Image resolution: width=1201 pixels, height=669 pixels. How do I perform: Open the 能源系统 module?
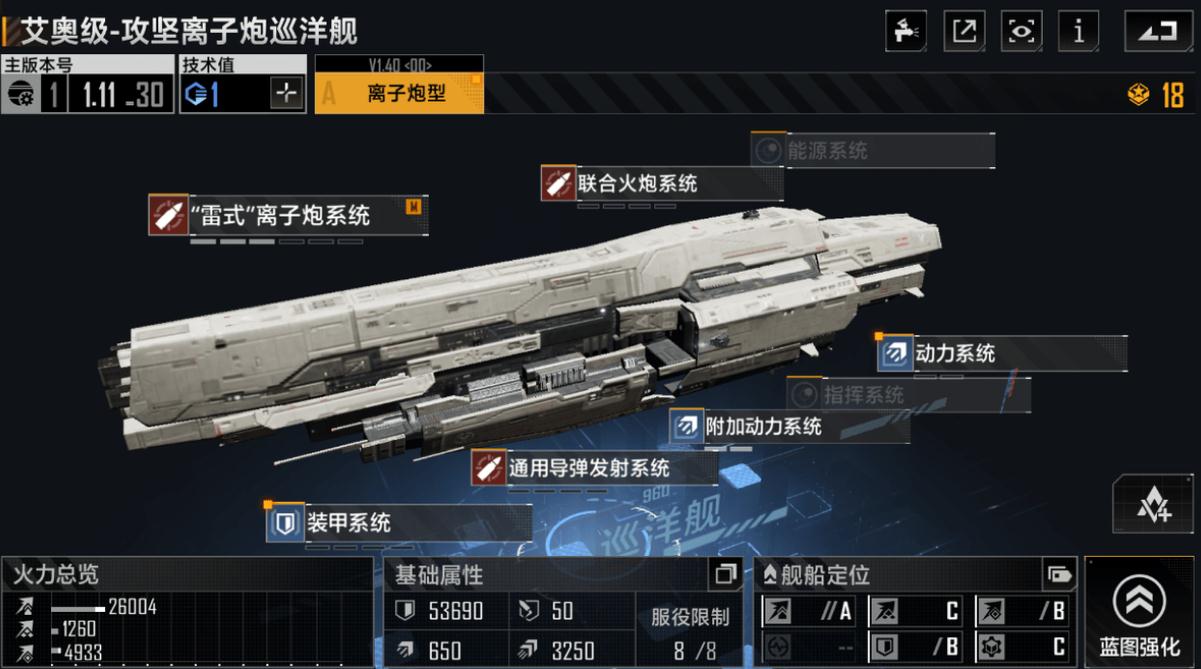[872, 151]
